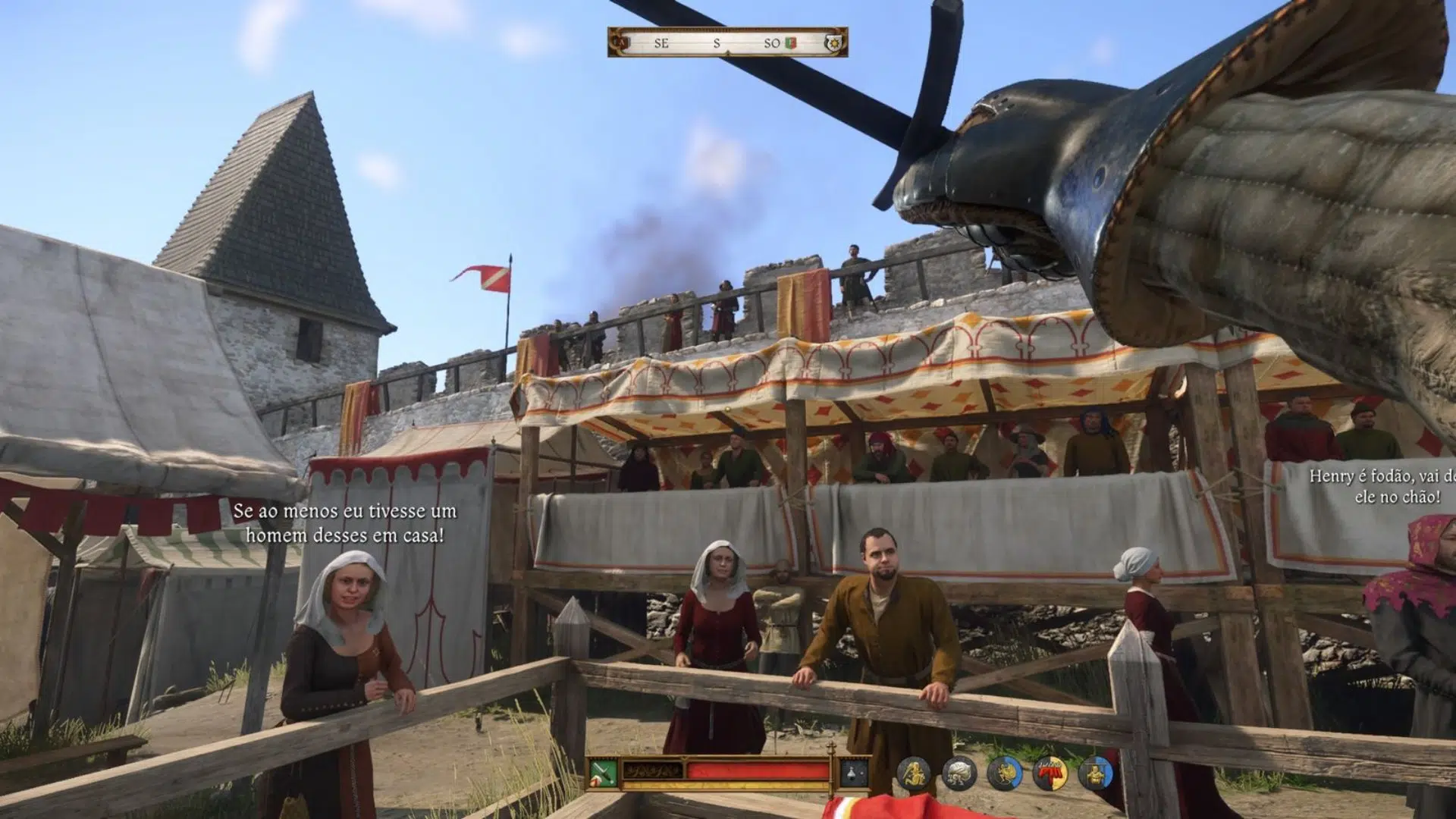Screen dimensions: 1456x819
Task: Check the grey brain status icon
Action: coord(959,774)
